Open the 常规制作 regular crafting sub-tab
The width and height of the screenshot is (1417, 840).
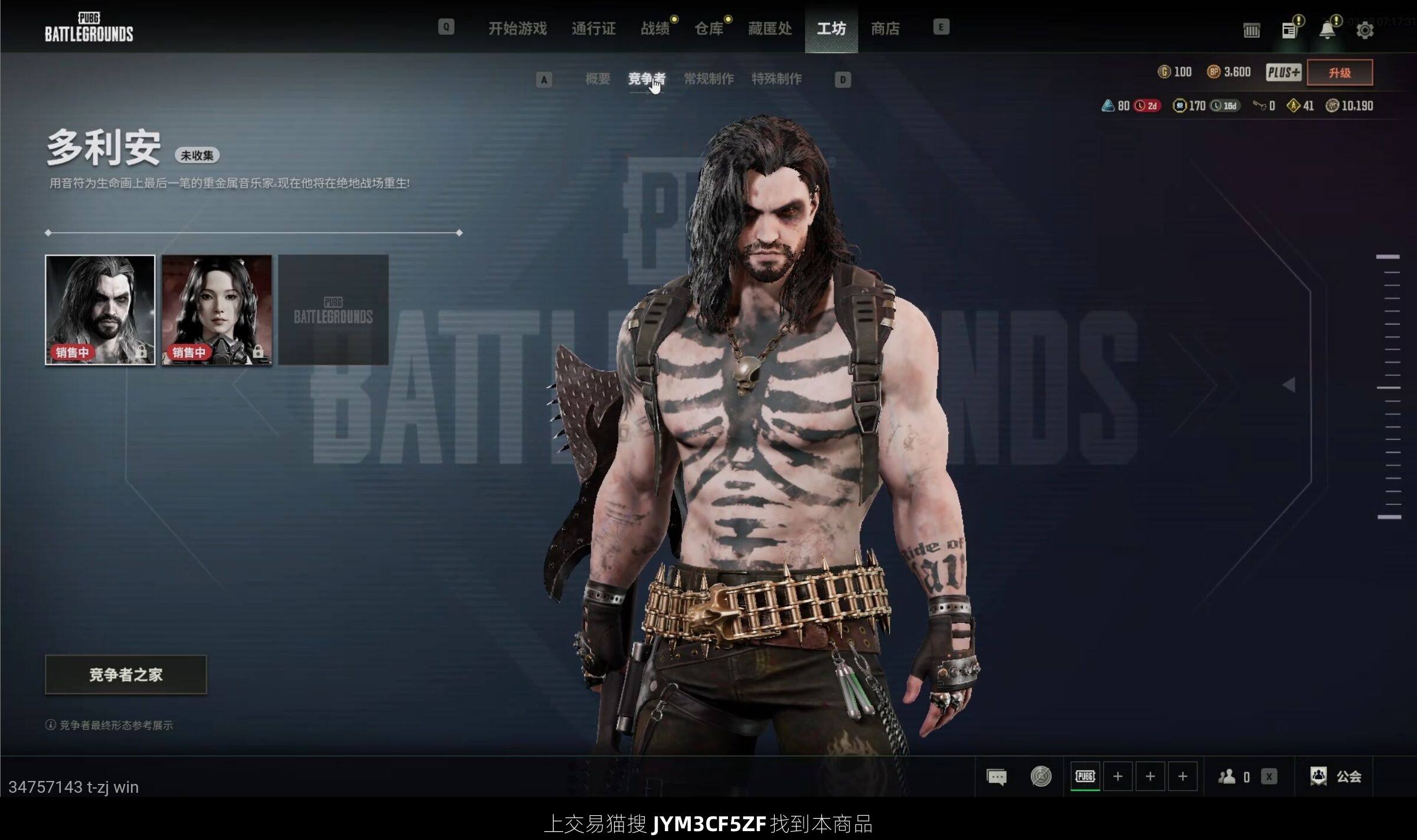708,79
